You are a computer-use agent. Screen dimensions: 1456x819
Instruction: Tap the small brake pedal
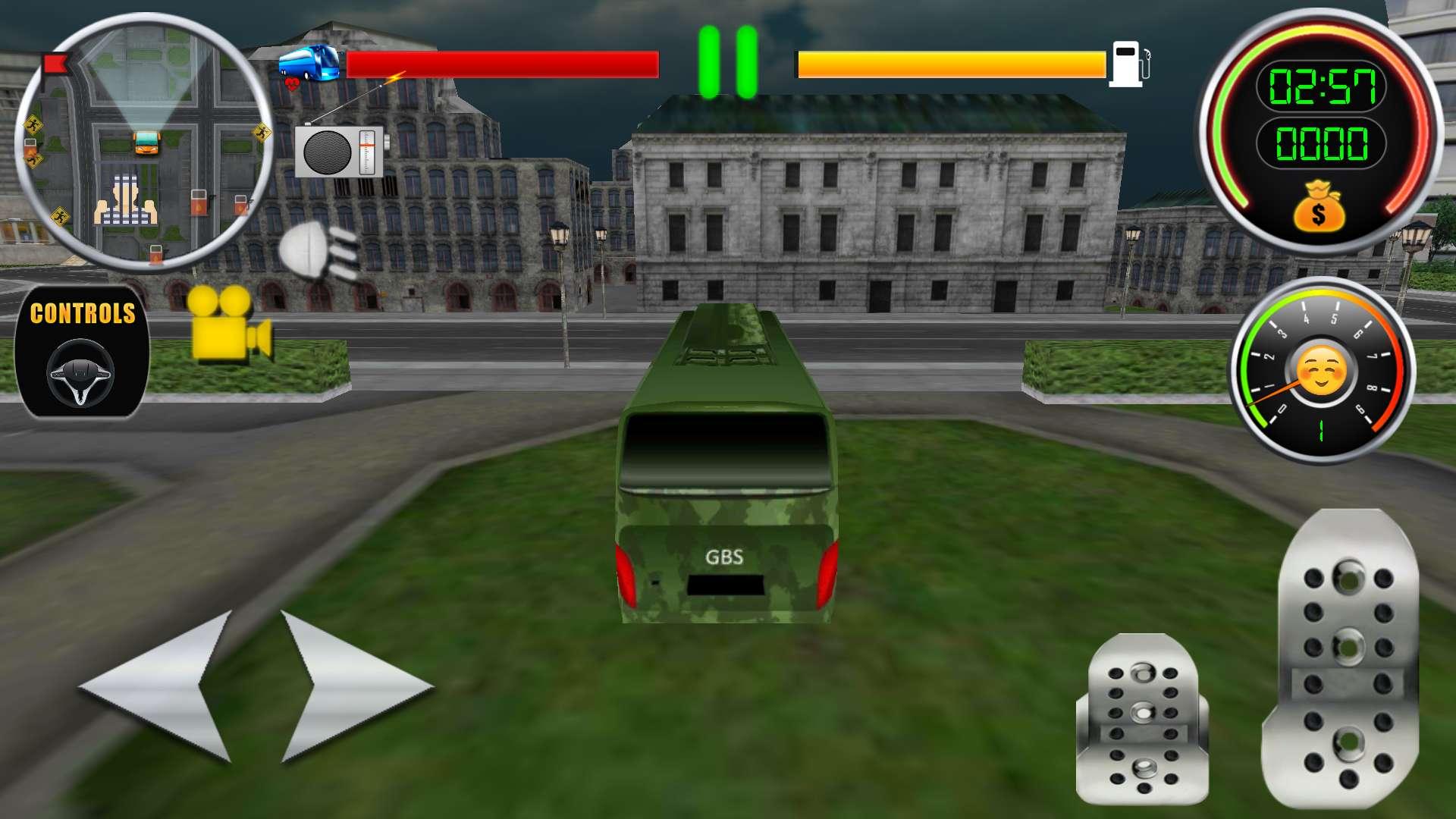1141,717
